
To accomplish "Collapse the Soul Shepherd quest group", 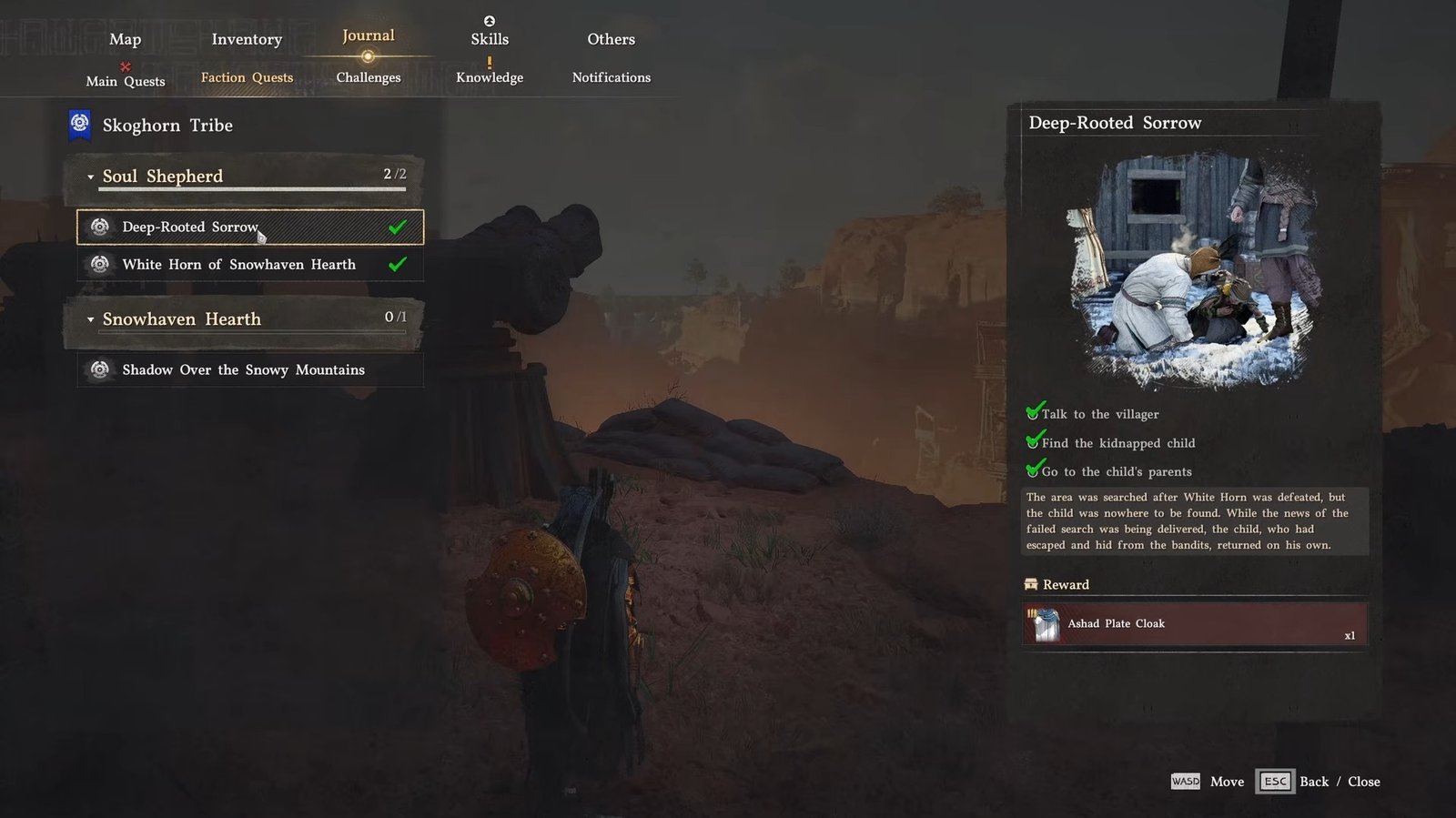I will 91,177.
